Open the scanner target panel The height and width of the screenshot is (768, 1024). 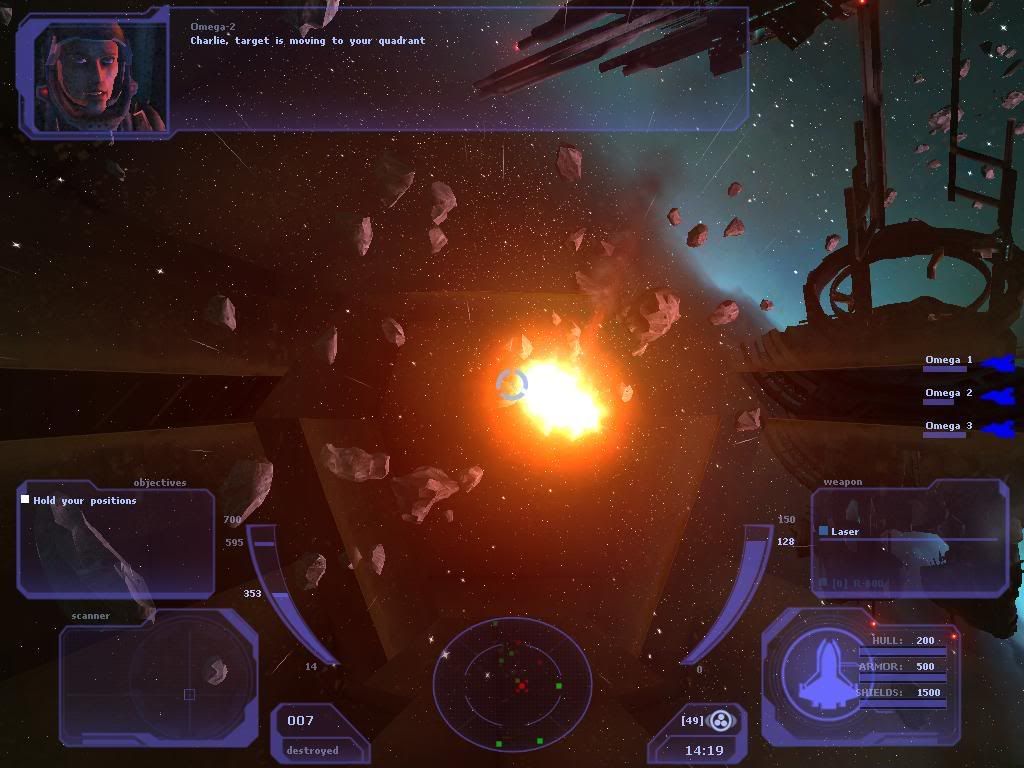[158, 684]
